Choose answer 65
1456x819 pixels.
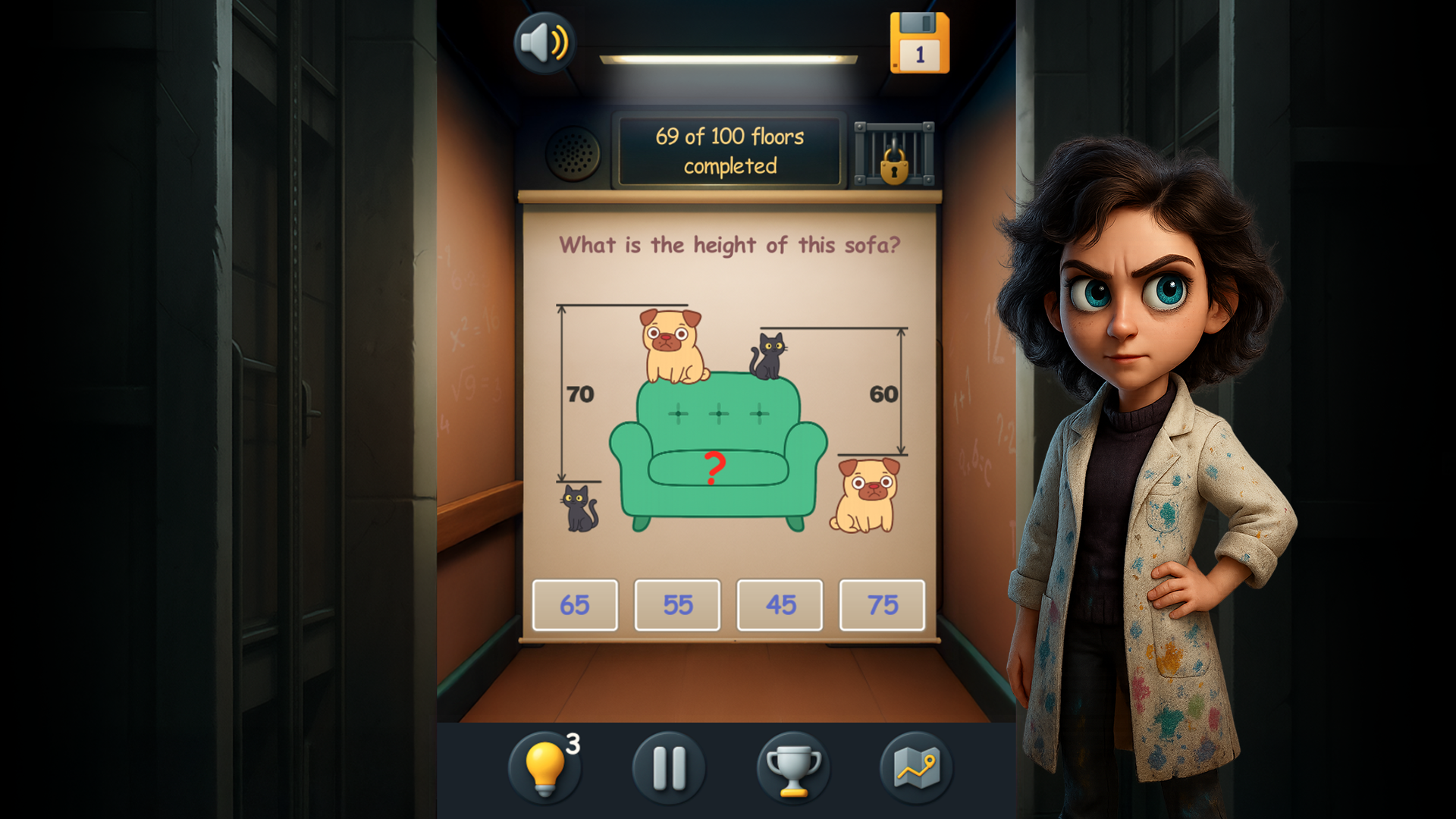click(575, 604)
